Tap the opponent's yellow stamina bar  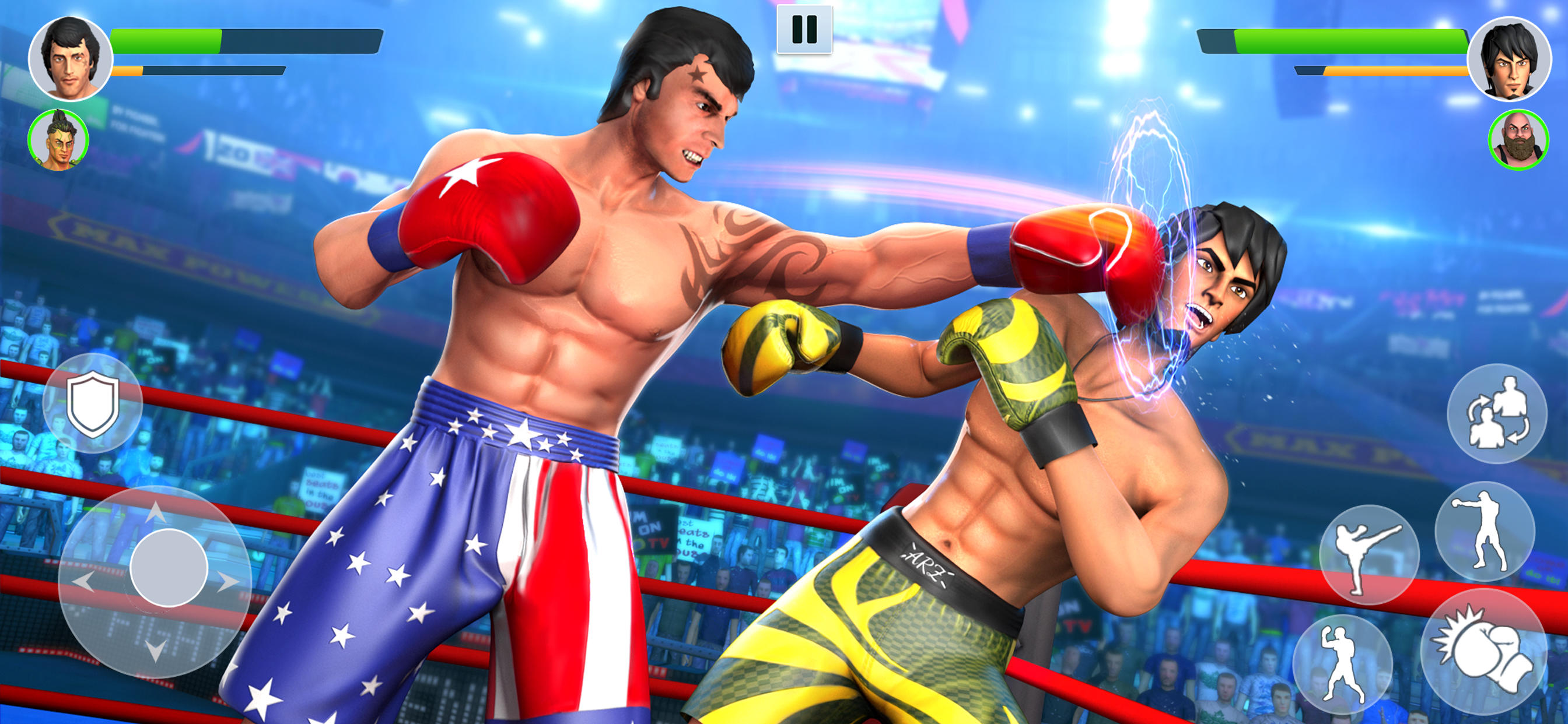tap(1375, 71)
